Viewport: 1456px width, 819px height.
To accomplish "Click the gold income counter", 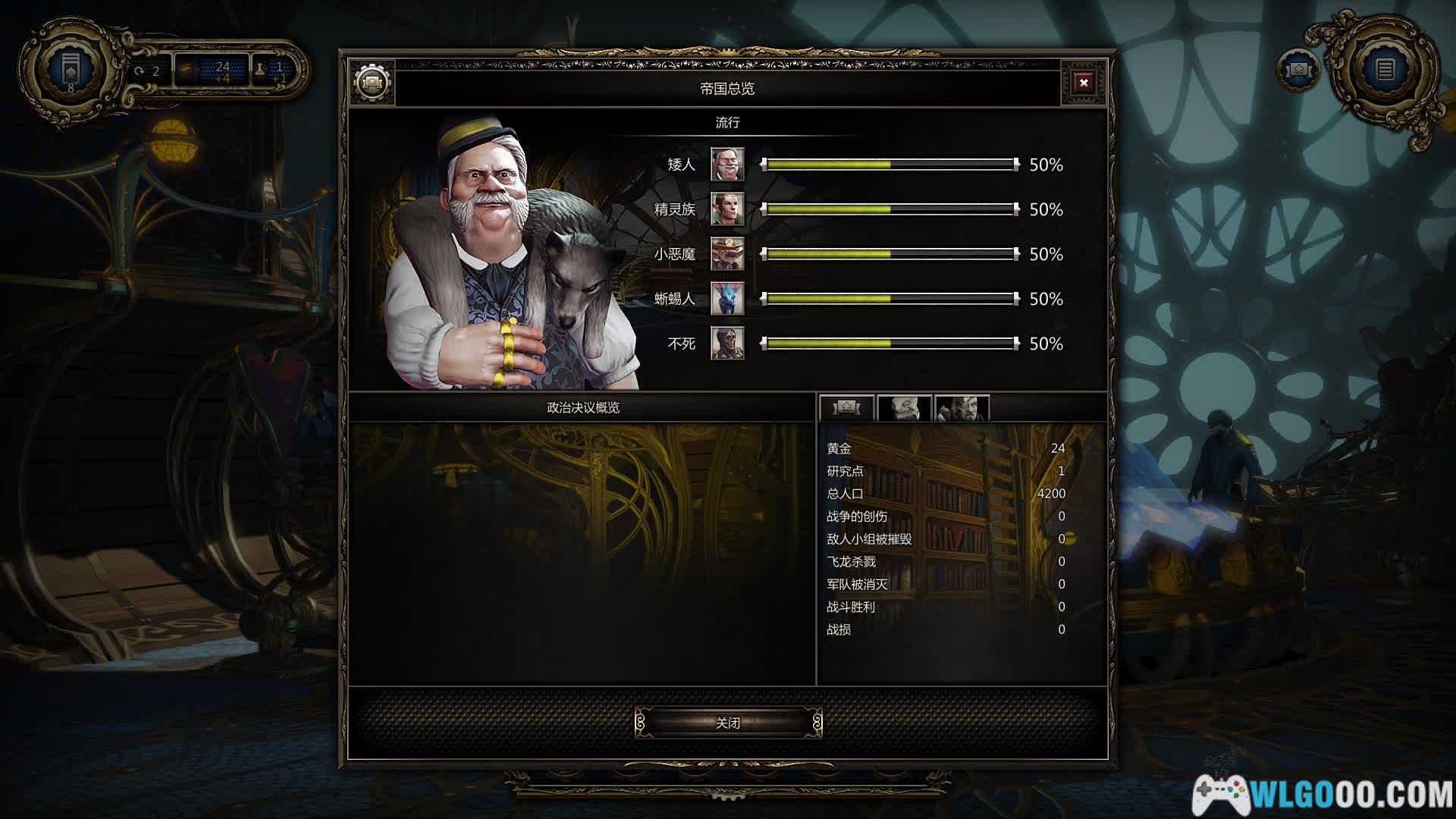I will click(x=212, y=71).
